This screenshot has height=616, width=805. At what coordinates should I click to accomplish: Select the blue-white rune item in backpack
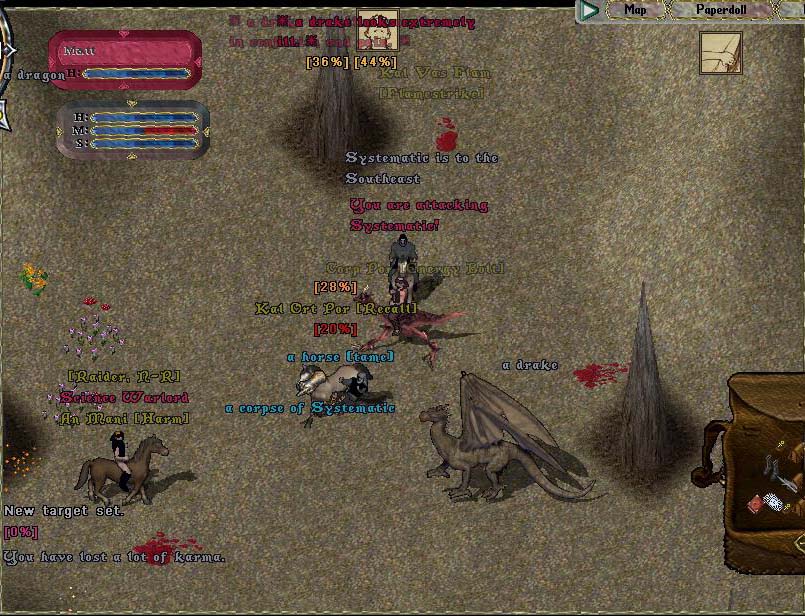tap(775, 502)
